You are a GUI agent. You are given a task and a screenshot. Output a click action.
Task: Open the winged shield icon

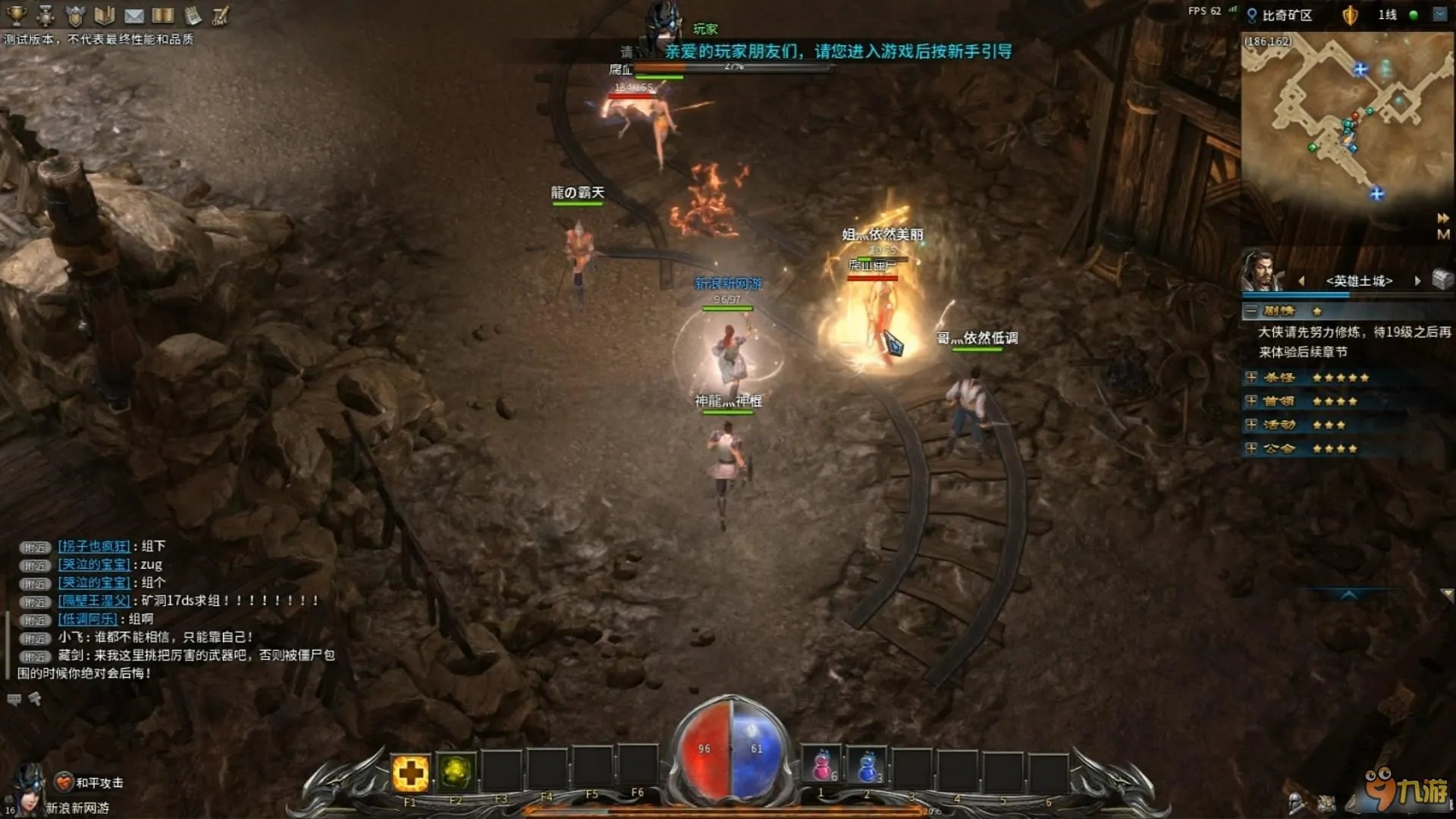(75, 15)
